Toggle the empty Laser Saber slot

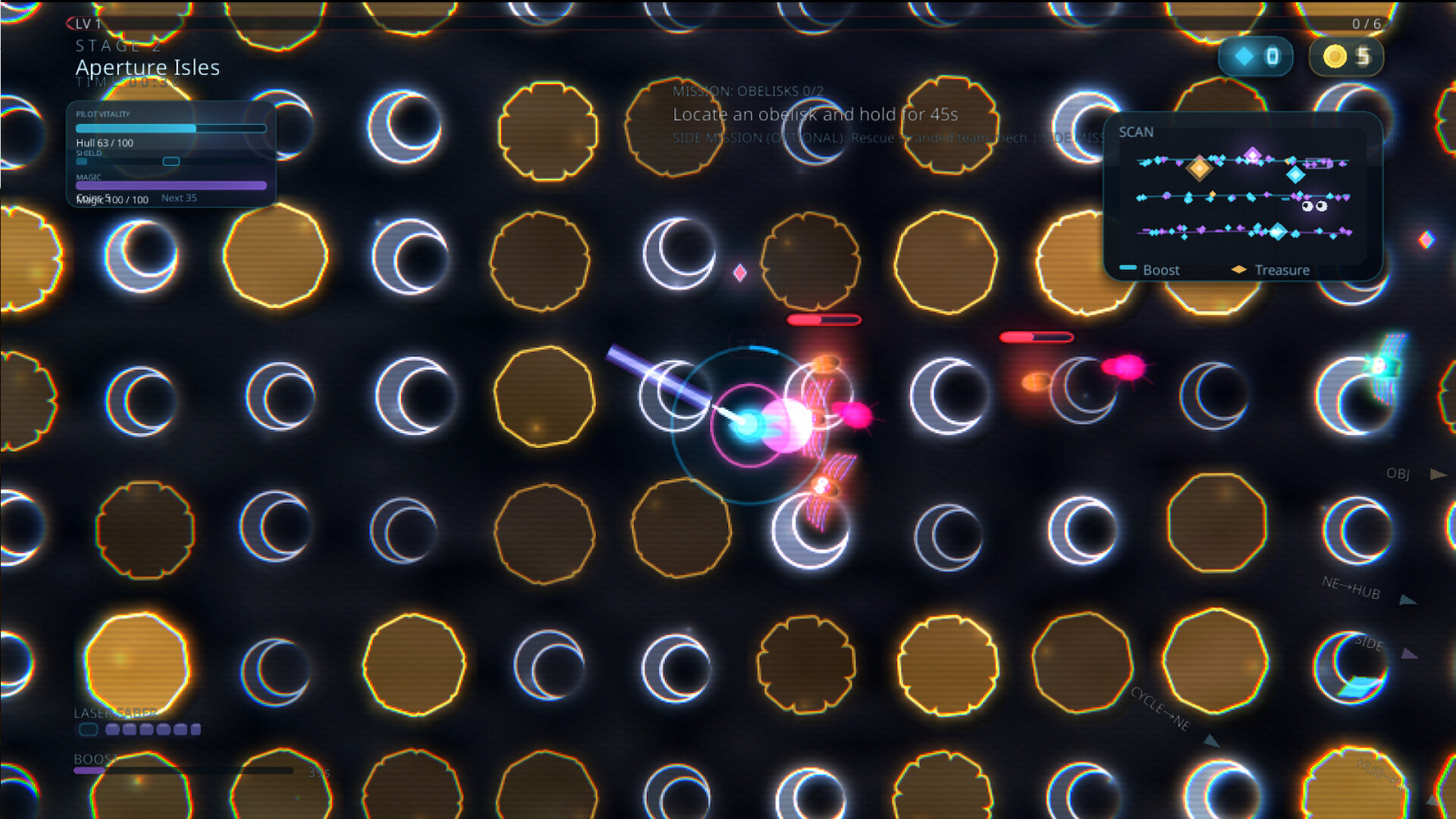tap(88, 730)
